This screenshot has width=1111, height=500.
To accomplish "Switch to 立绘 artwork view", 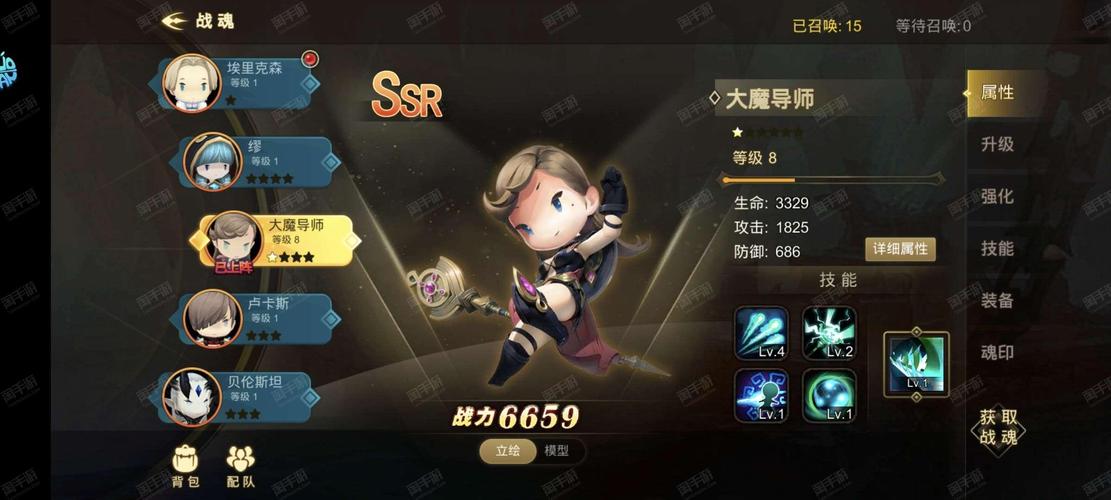I will click(x=508, y=451).
